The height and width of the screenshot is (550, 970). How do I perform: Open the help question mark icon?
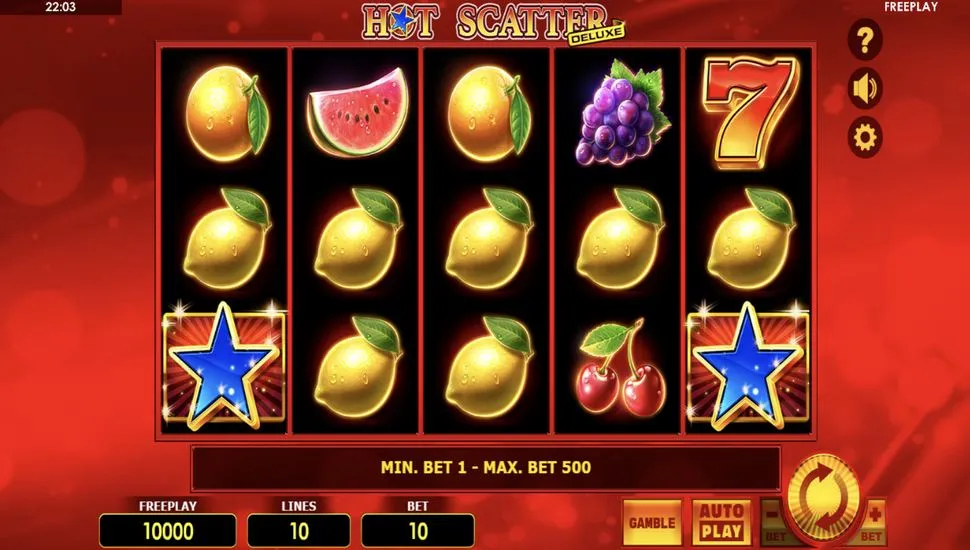point(865,41)
